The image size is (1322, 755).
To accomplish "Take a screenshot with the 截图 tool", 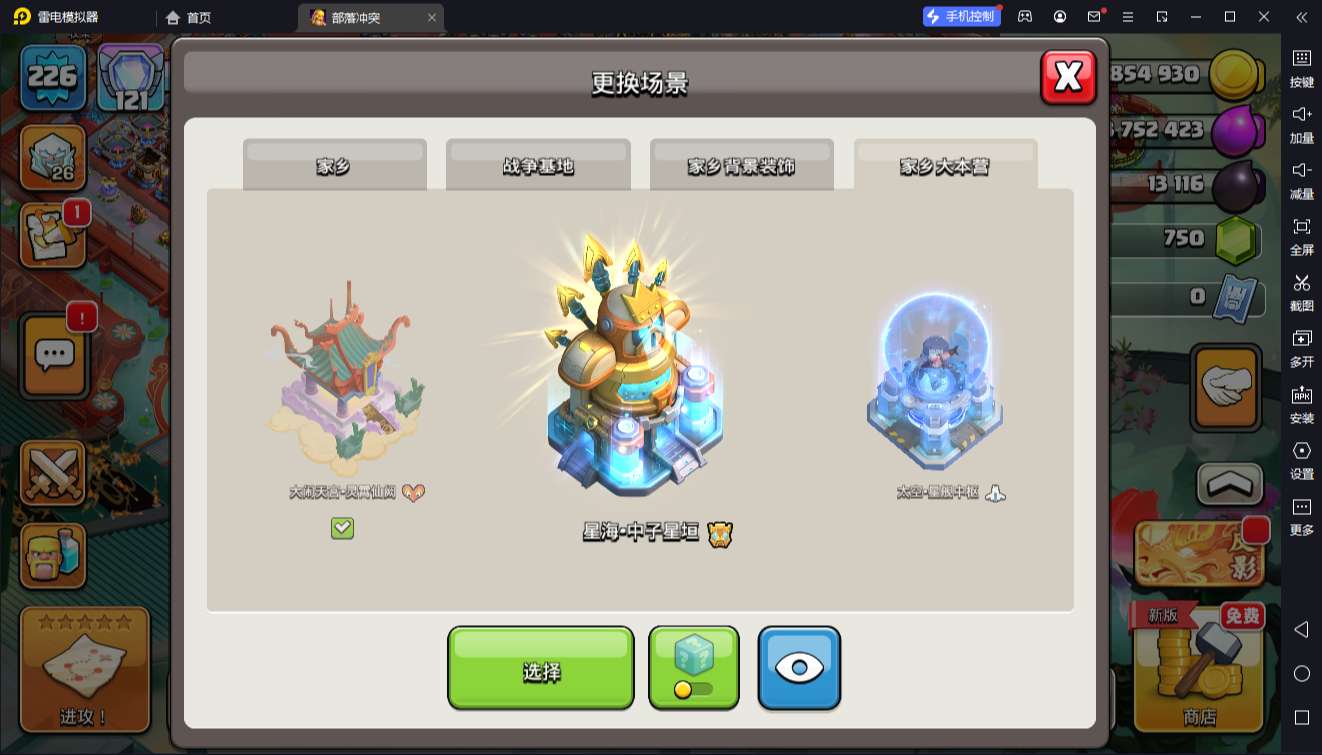I will click(x=1301, y=290).
